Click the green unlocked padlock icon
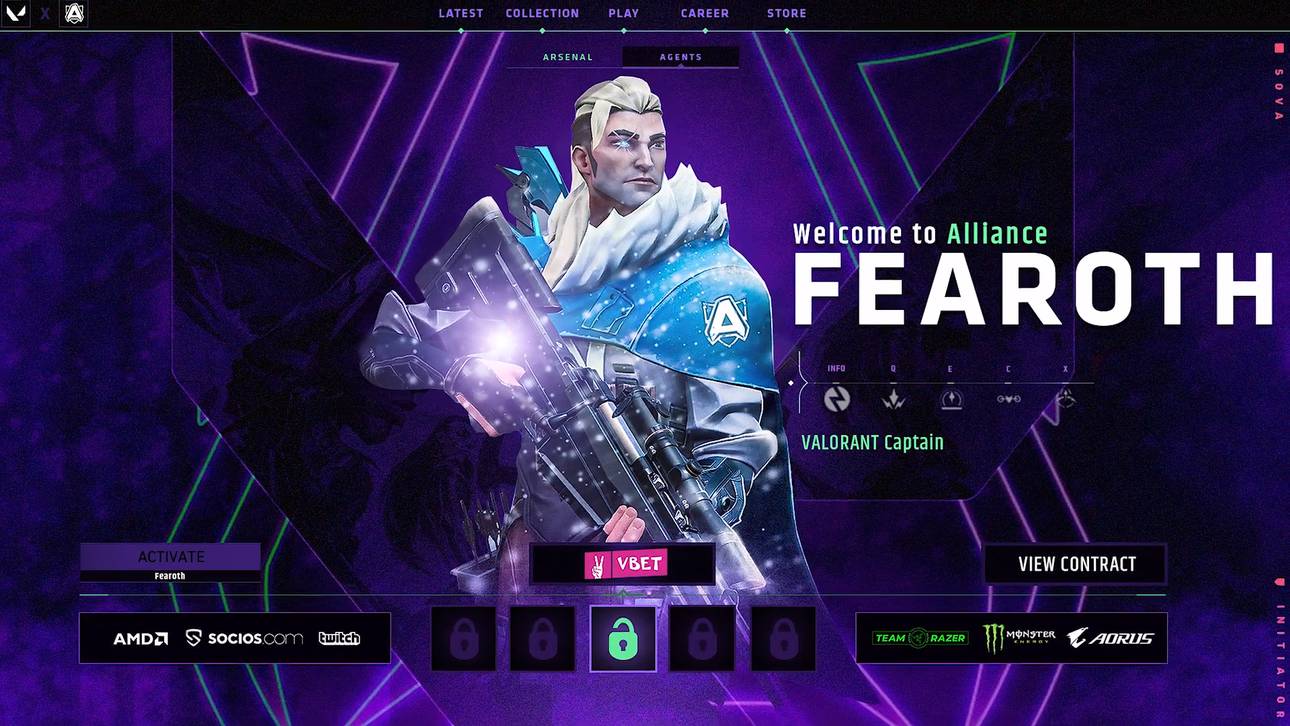The height and width of the screenshot is (726, 1290). [623, 637]
